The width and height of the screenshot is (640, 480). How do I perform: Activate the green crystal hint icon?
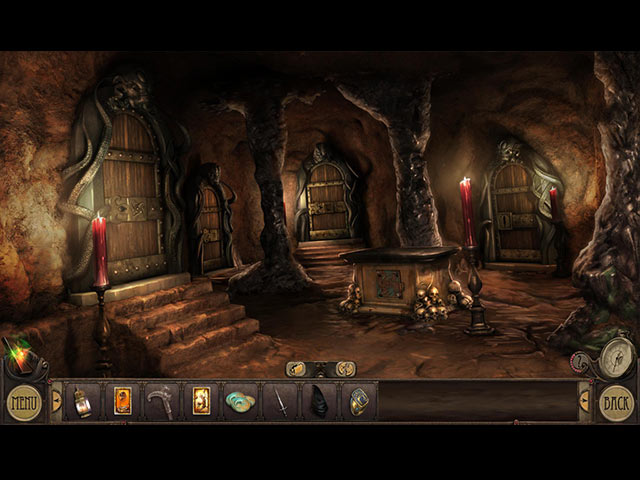pyautogui.click(x=17, y=354)
